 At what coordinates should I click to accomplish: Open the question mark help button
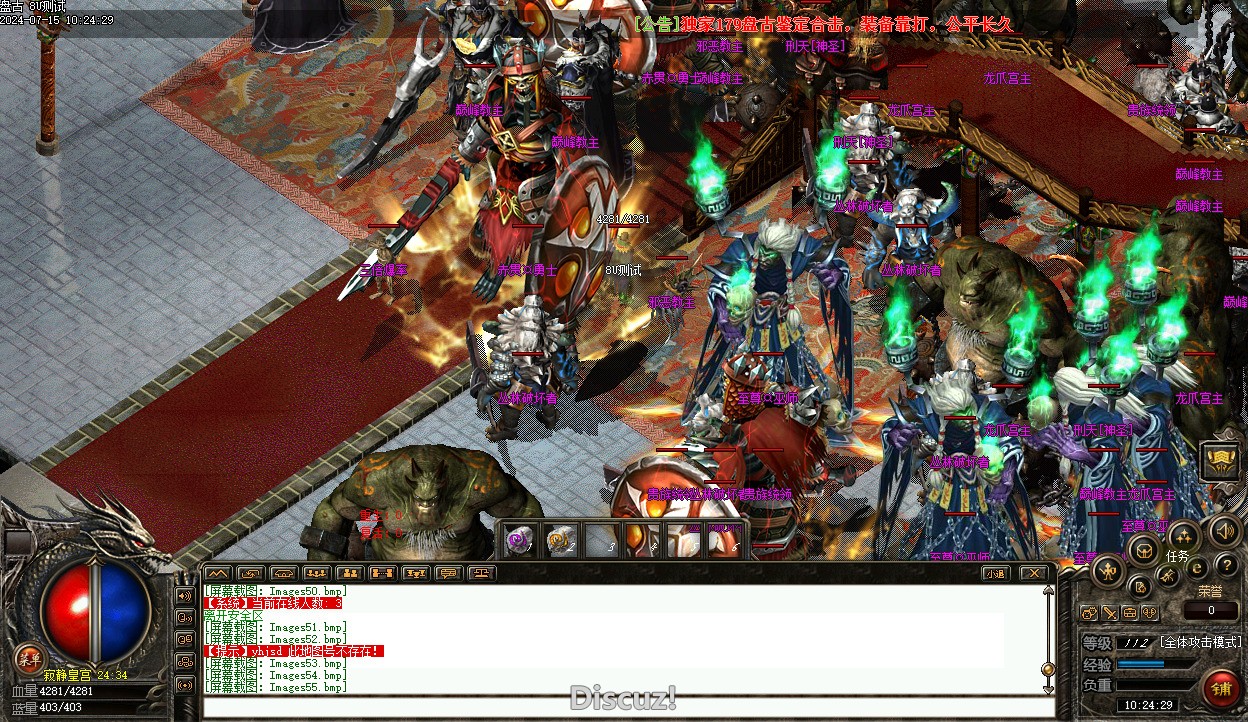tap(1226, 567)
